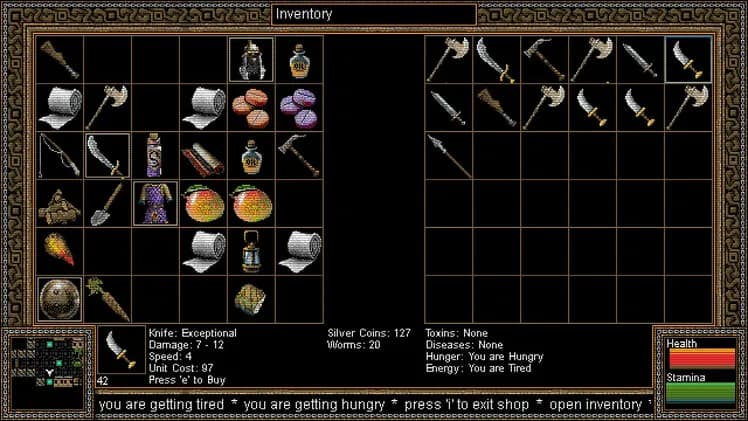Viewport: 748px width, 421px height.
Task: Select the purple robe armor slot
Action: point(155,203)
